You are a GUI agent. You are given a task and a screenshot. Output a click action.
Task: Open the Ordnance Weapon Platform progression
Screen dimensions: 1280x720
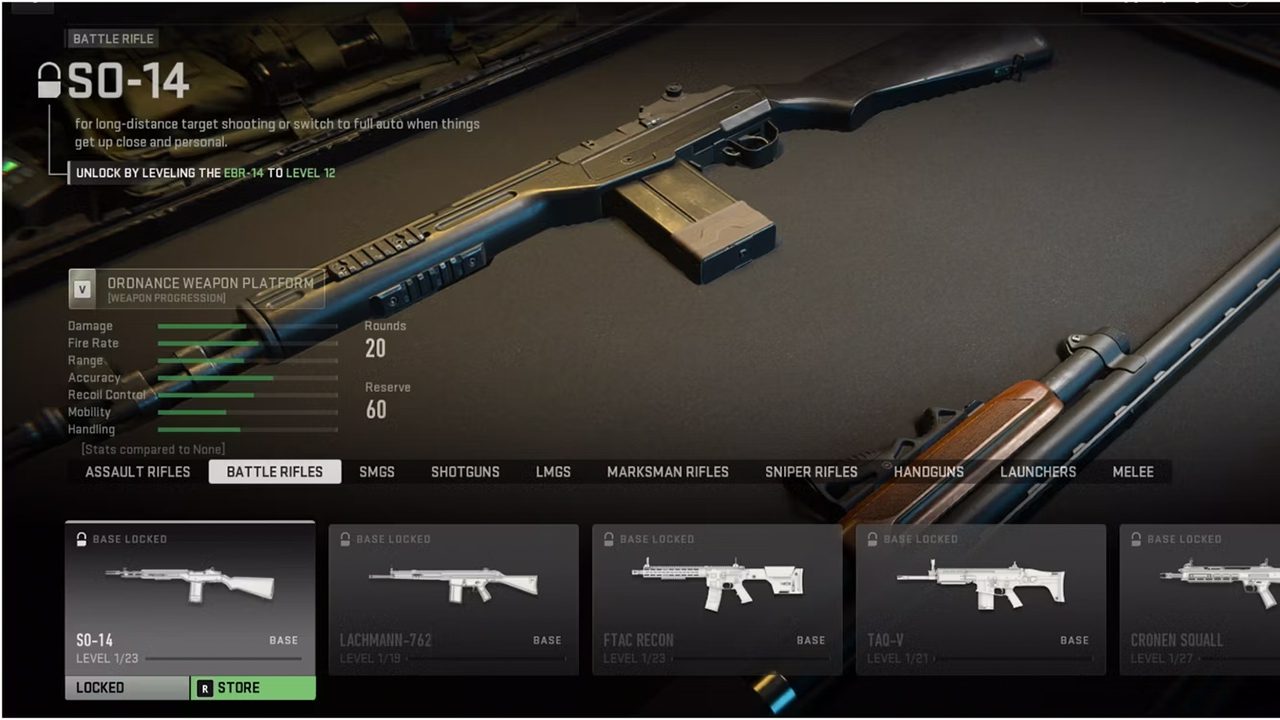click(197, 288)
